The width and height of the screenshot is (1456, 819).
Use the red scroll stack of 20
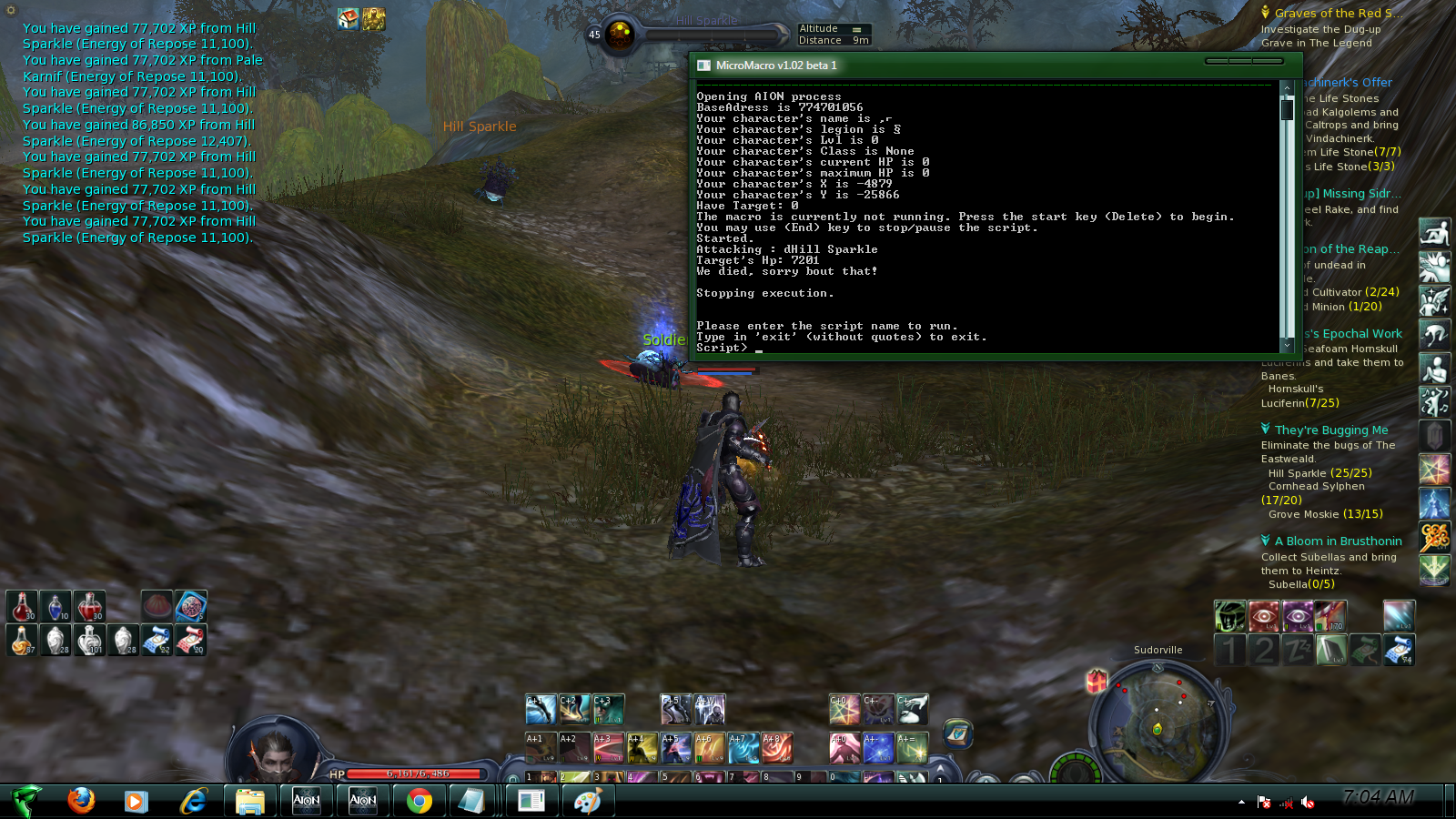(x=190, y=641)
